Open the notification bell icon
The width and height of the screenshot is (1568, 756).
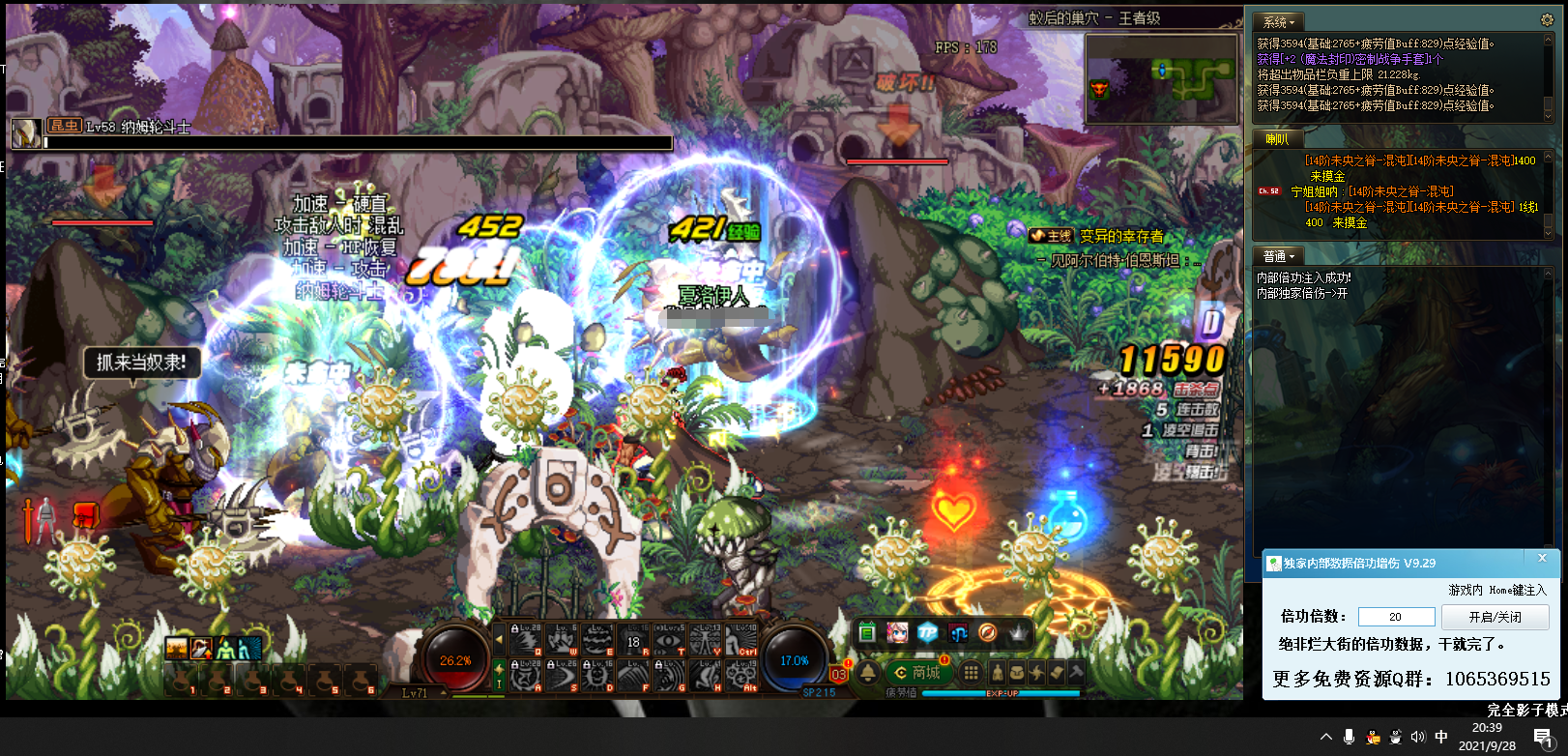pos(868,672)
